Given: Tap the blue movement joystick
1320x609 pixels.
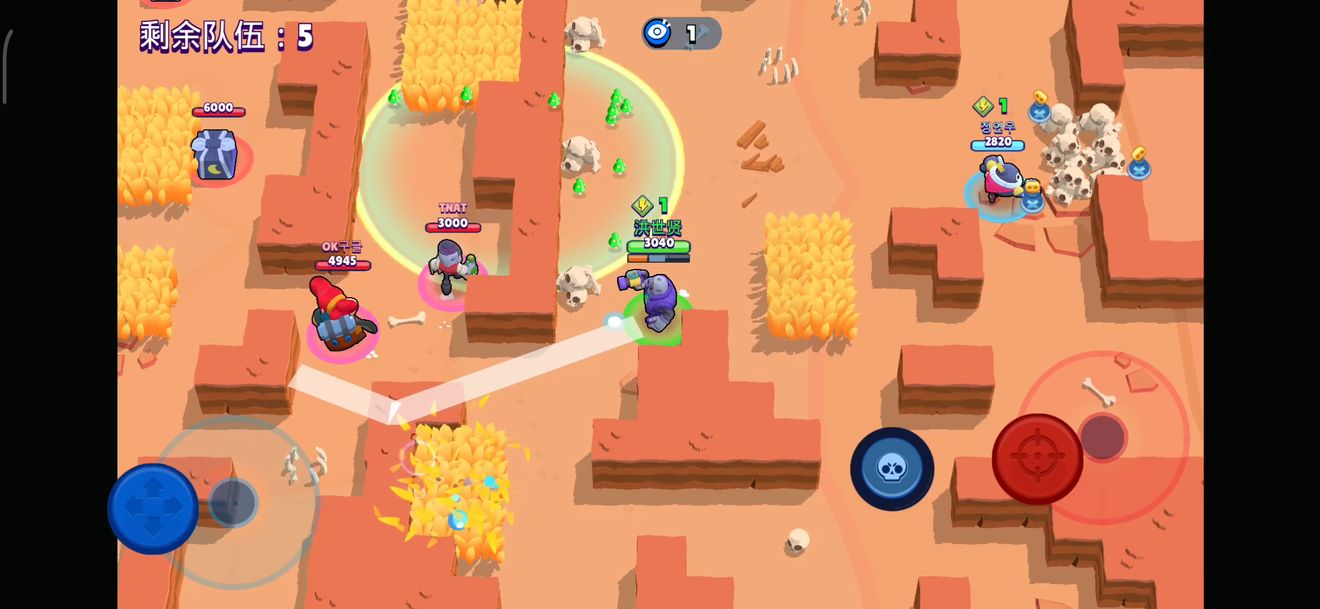Looking at the screenshot, I should tap(153, 508).
